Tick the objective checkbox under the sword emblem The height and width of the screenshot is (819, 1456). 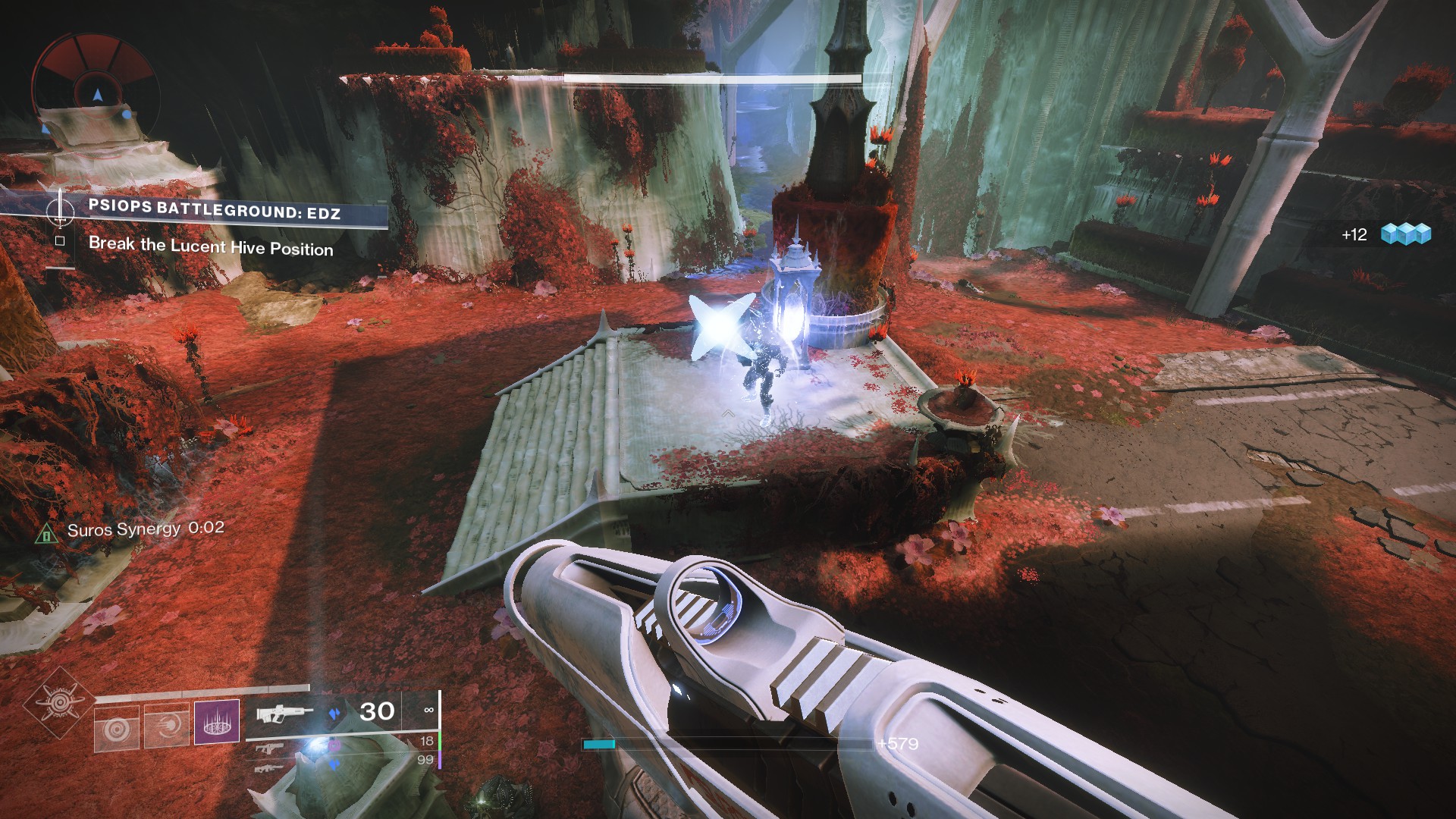[60, 242]
